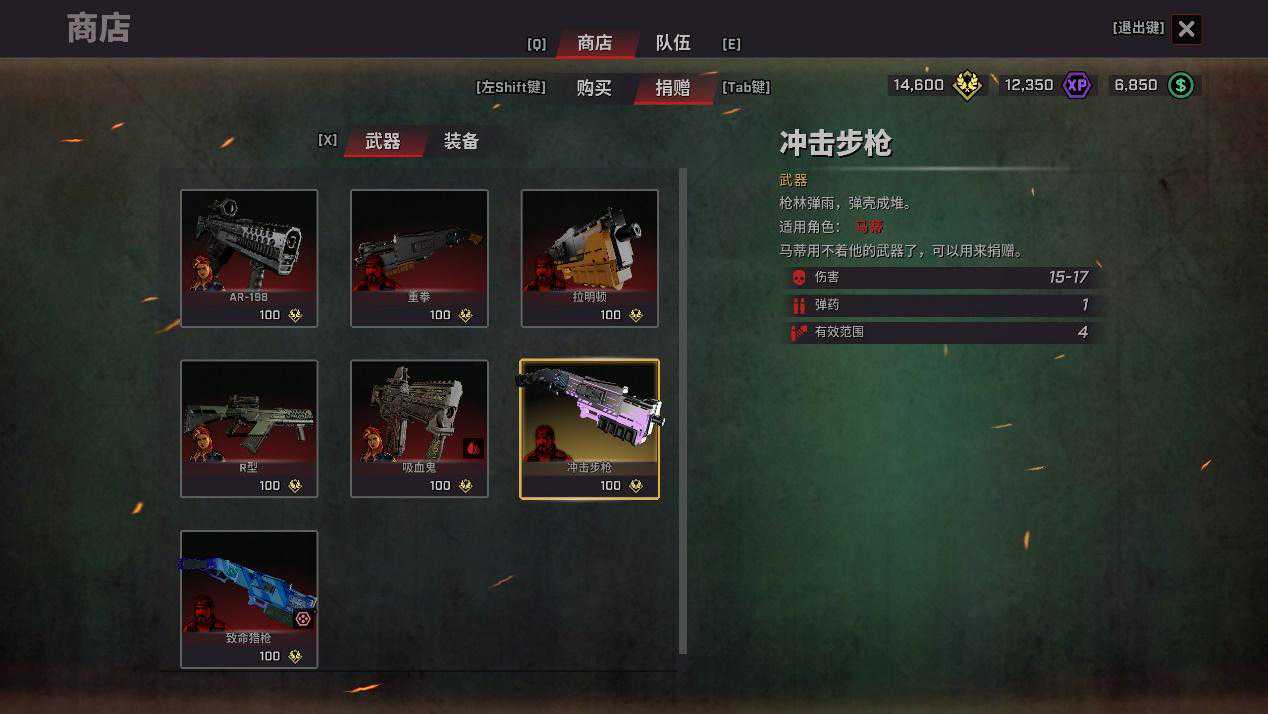Choose the 吸血鬼 weapon card

[419, 428]
